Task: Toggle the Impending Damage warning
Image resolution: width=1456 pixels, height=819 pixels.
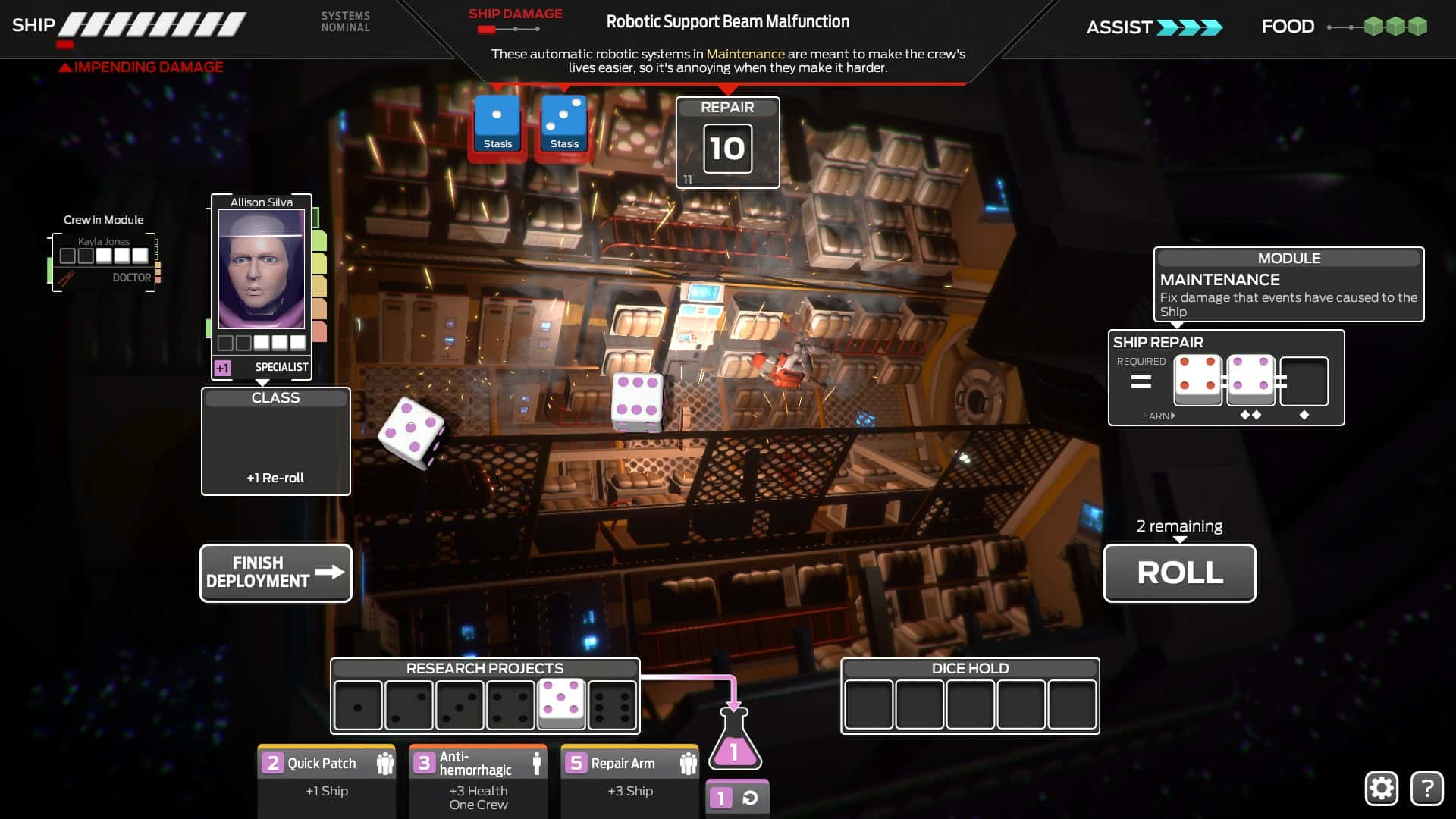Action: (141, 67)
